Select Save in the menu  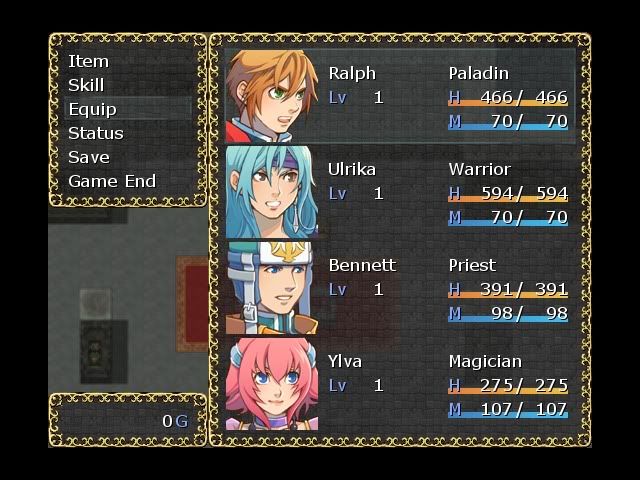coord(88,157)
